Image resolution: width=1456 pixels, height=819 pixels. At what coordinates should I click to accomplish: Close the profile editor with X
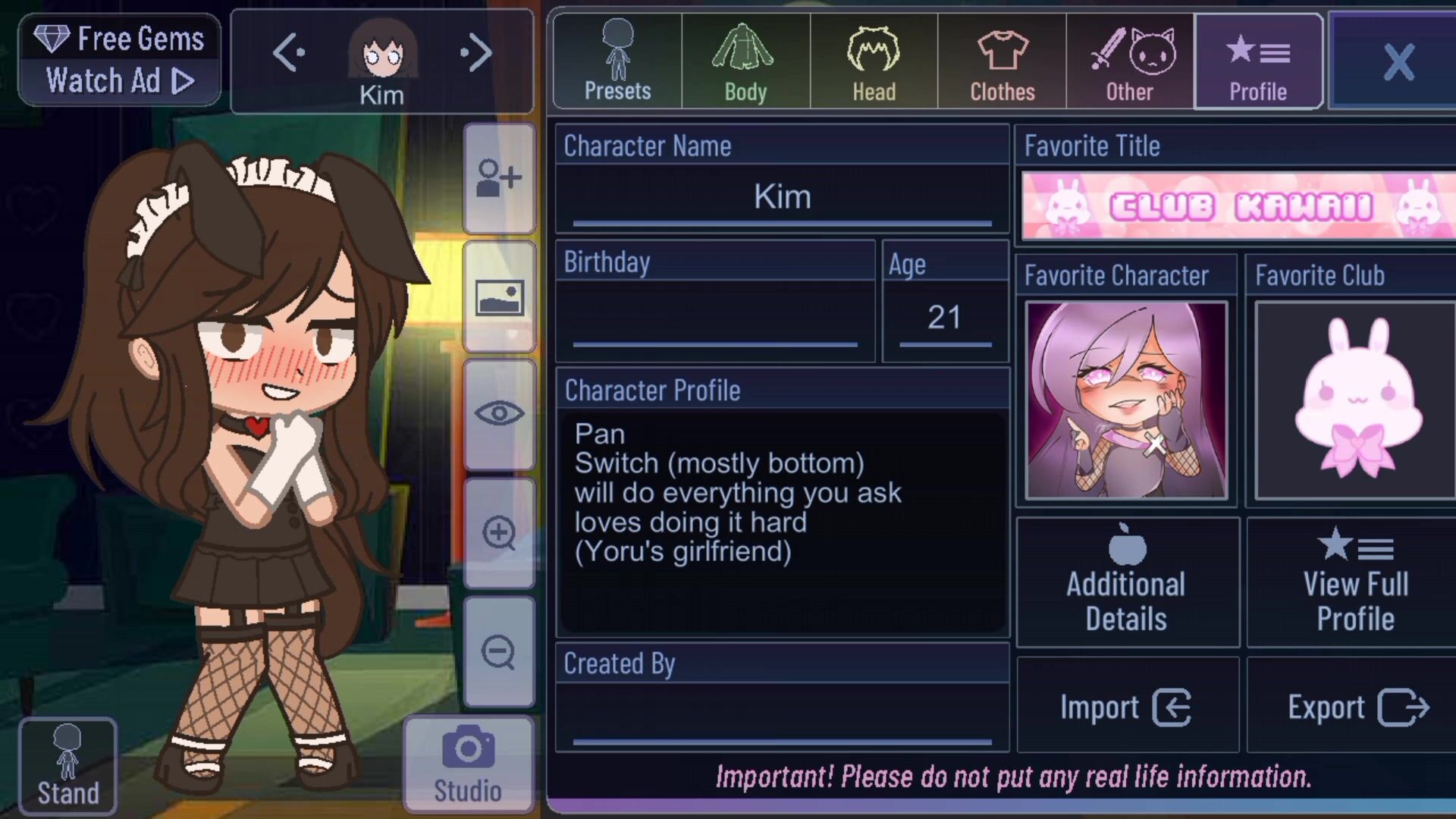coord(1398,61)
